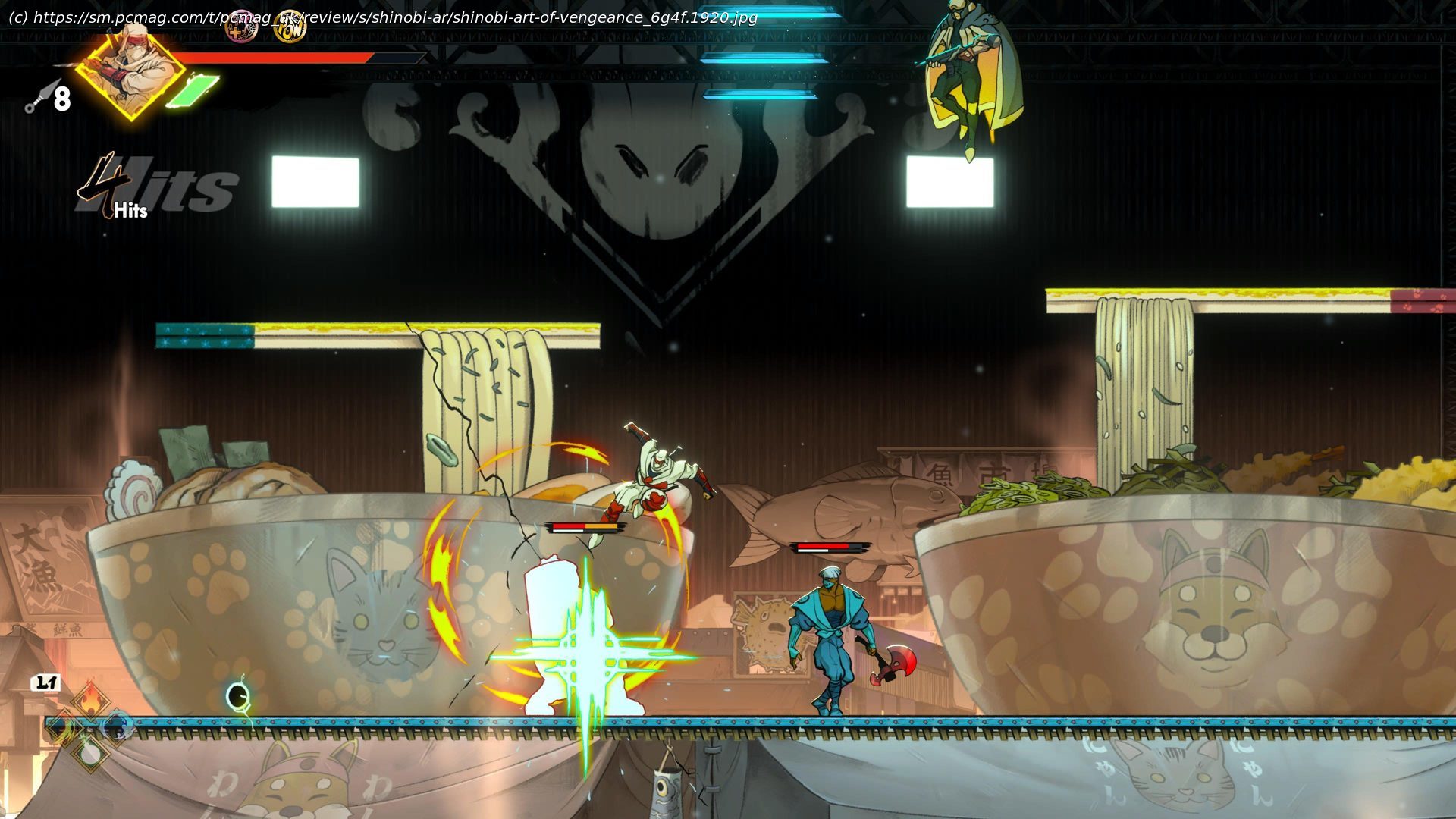The height and width of the screenshot is (819, 1456).
Task: Activate the water swirl Ninpo ability
Action: coord(118,726)
